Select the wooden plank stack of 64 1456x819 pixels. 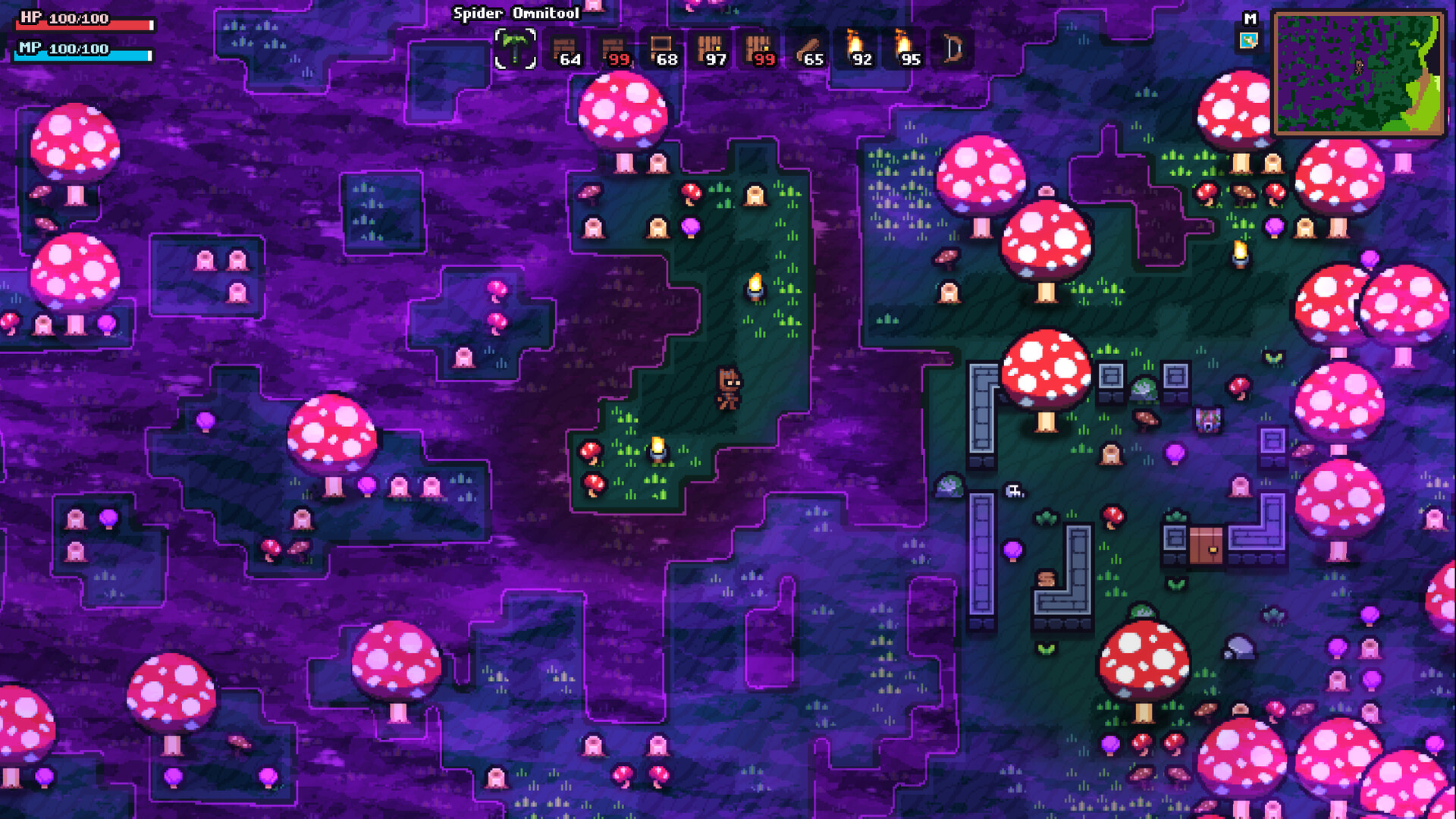click(x=566, y=49)
